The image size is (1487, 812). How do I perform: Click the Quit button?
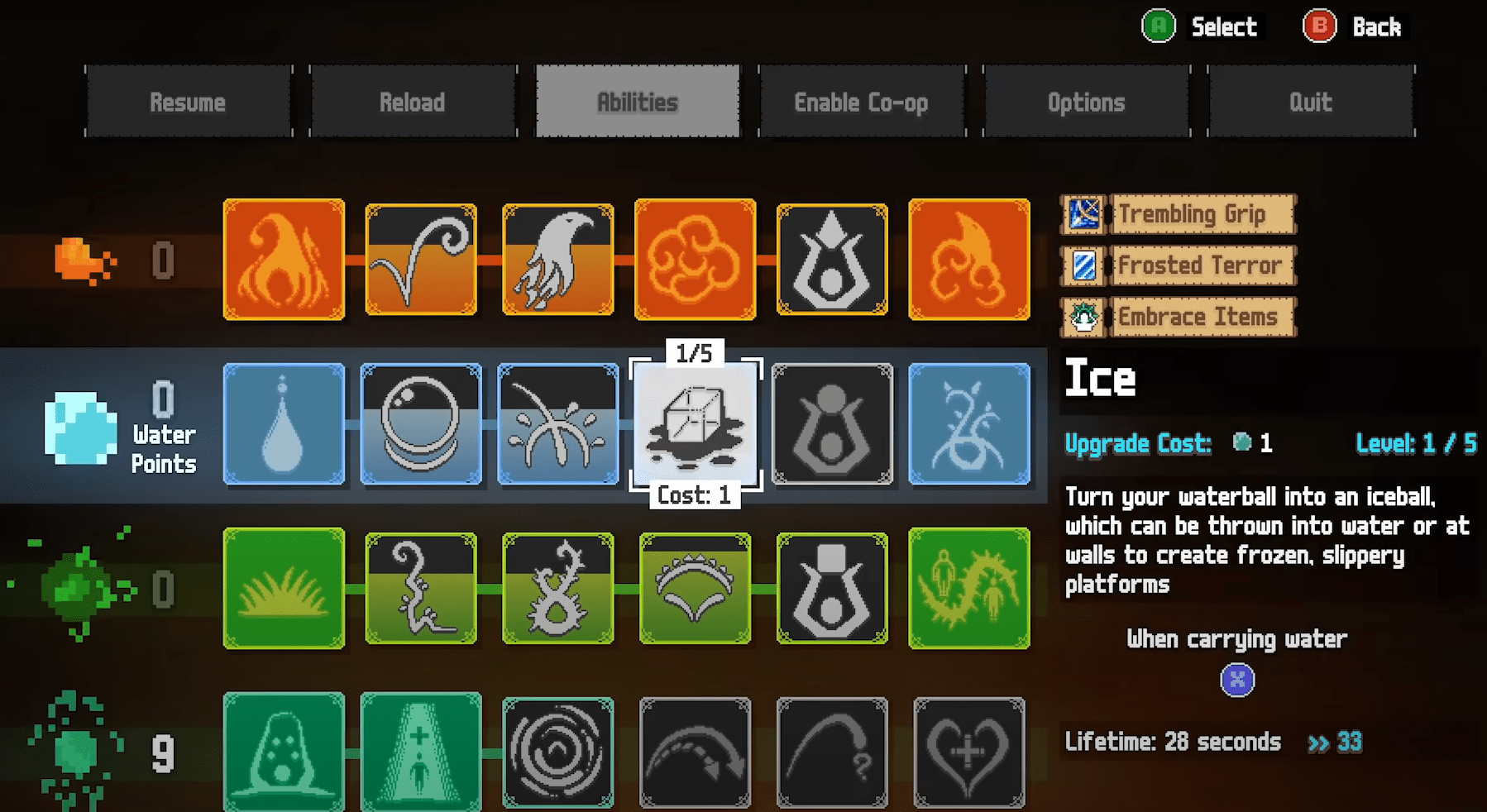tap(1311, 101)
